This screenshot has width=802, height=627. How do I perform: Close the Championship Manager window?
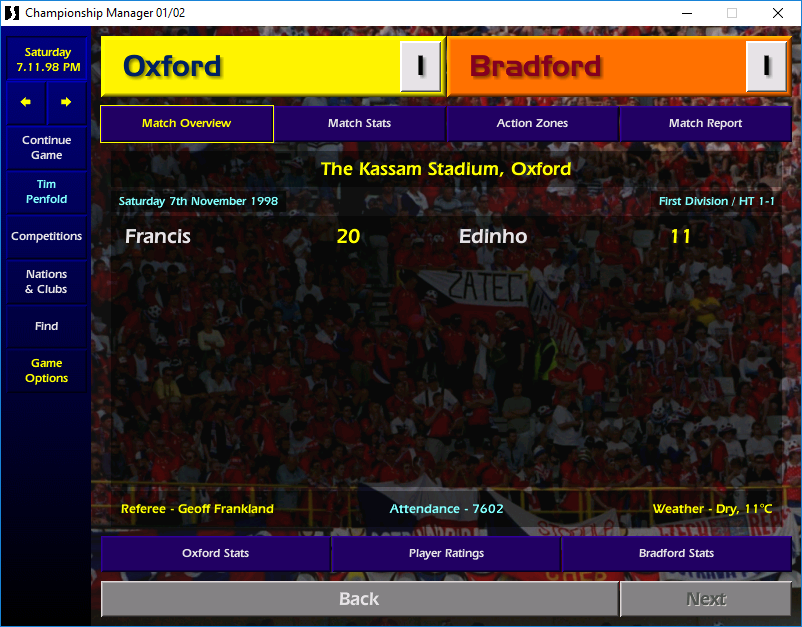778,13
